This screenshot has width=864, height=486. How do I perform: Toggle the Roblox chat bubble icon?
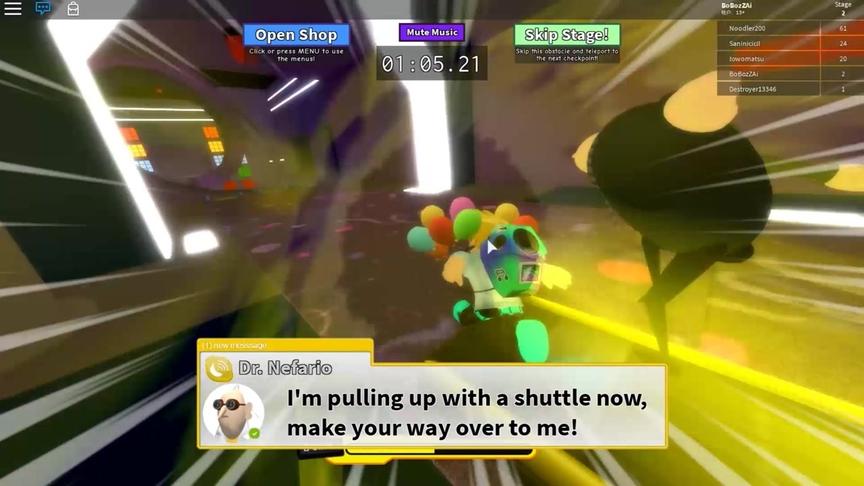click(x=43, y=9)
